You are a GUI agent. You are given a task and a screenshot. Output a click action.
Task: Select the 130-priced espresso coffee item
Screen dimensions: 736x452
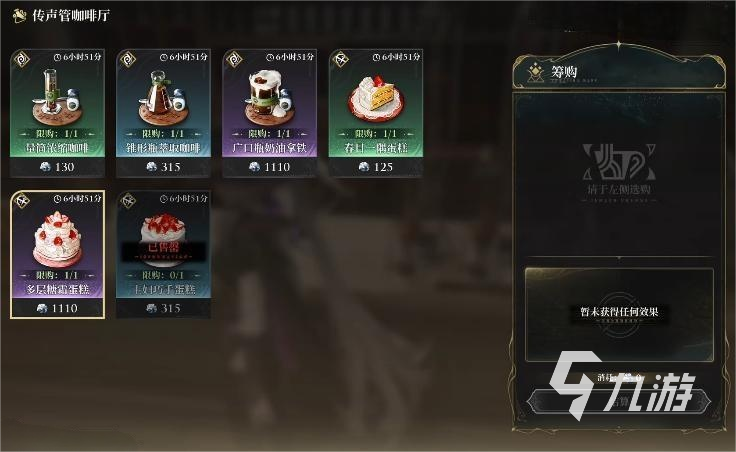[57, 112]
